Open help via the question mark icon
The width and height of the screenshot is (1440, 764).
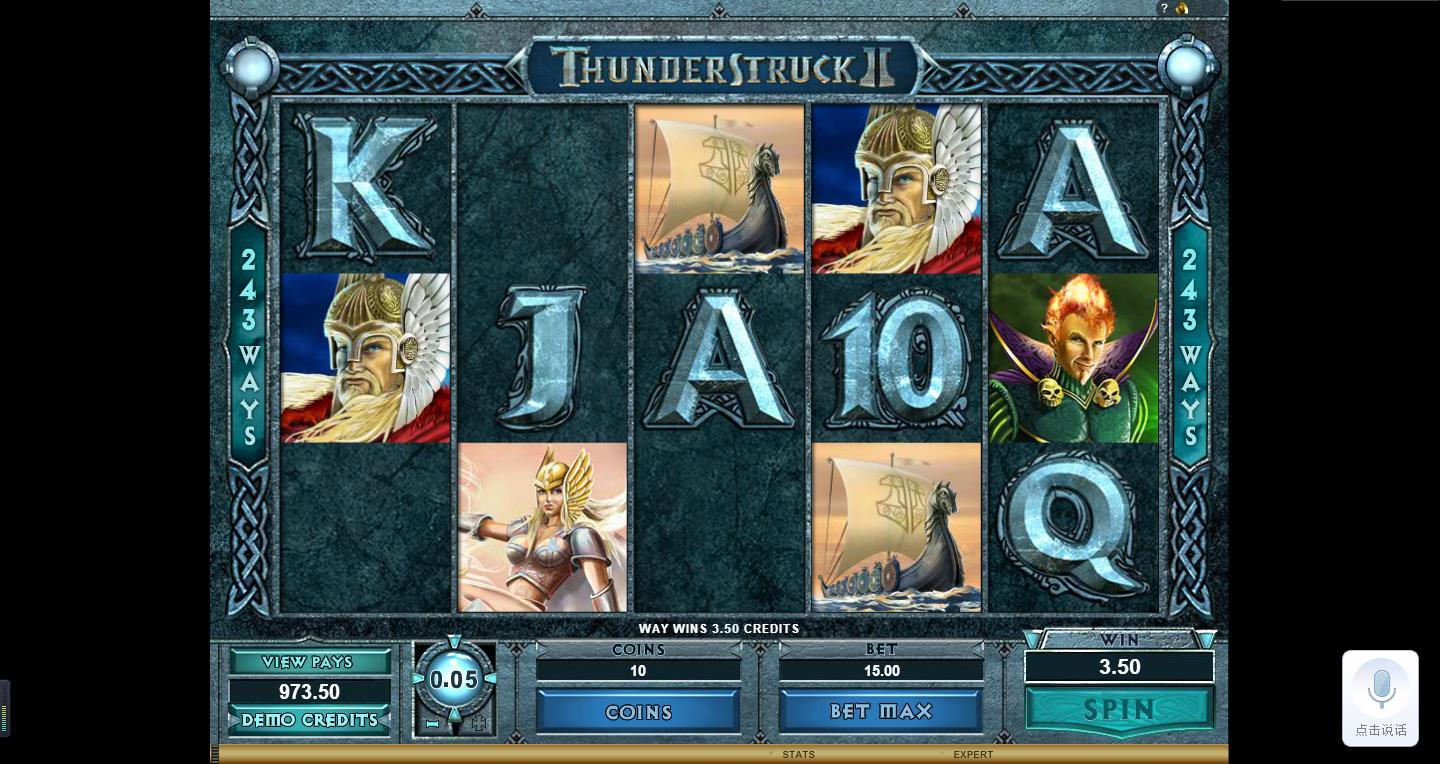1164,8
